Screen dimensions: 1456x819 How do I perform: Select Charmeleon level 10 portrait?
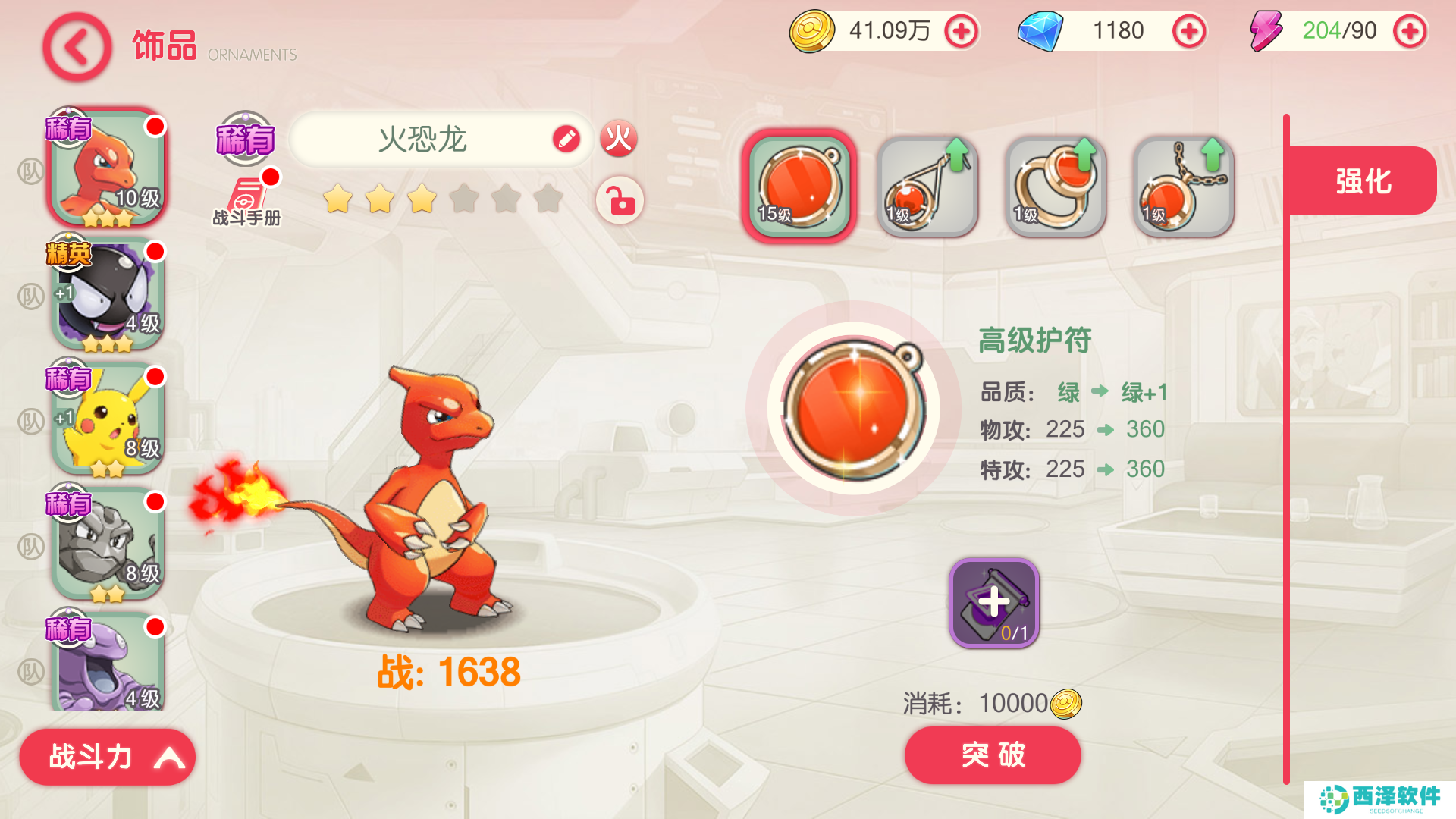(x=108, y=168)
